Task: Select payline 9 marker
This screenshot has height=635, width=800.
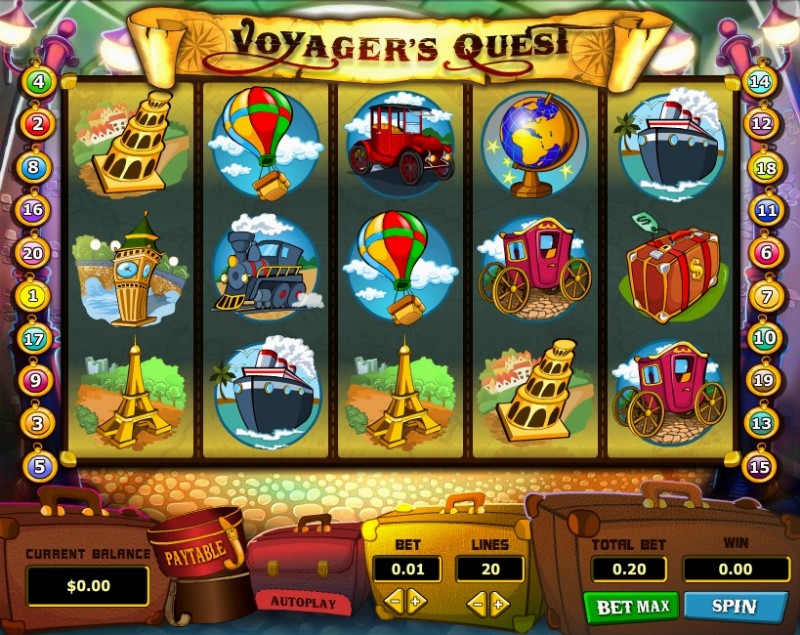Action: coord(35,381)
